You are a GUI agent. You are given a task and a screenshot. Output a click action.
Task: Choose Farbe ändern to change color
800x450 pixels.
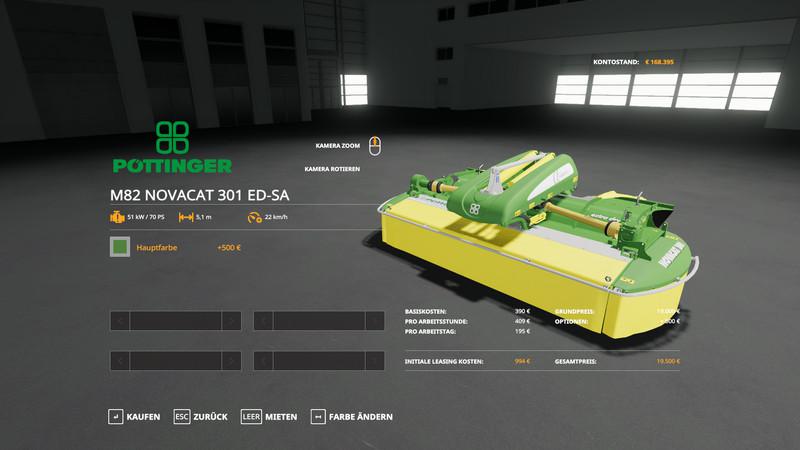(352, 416)
